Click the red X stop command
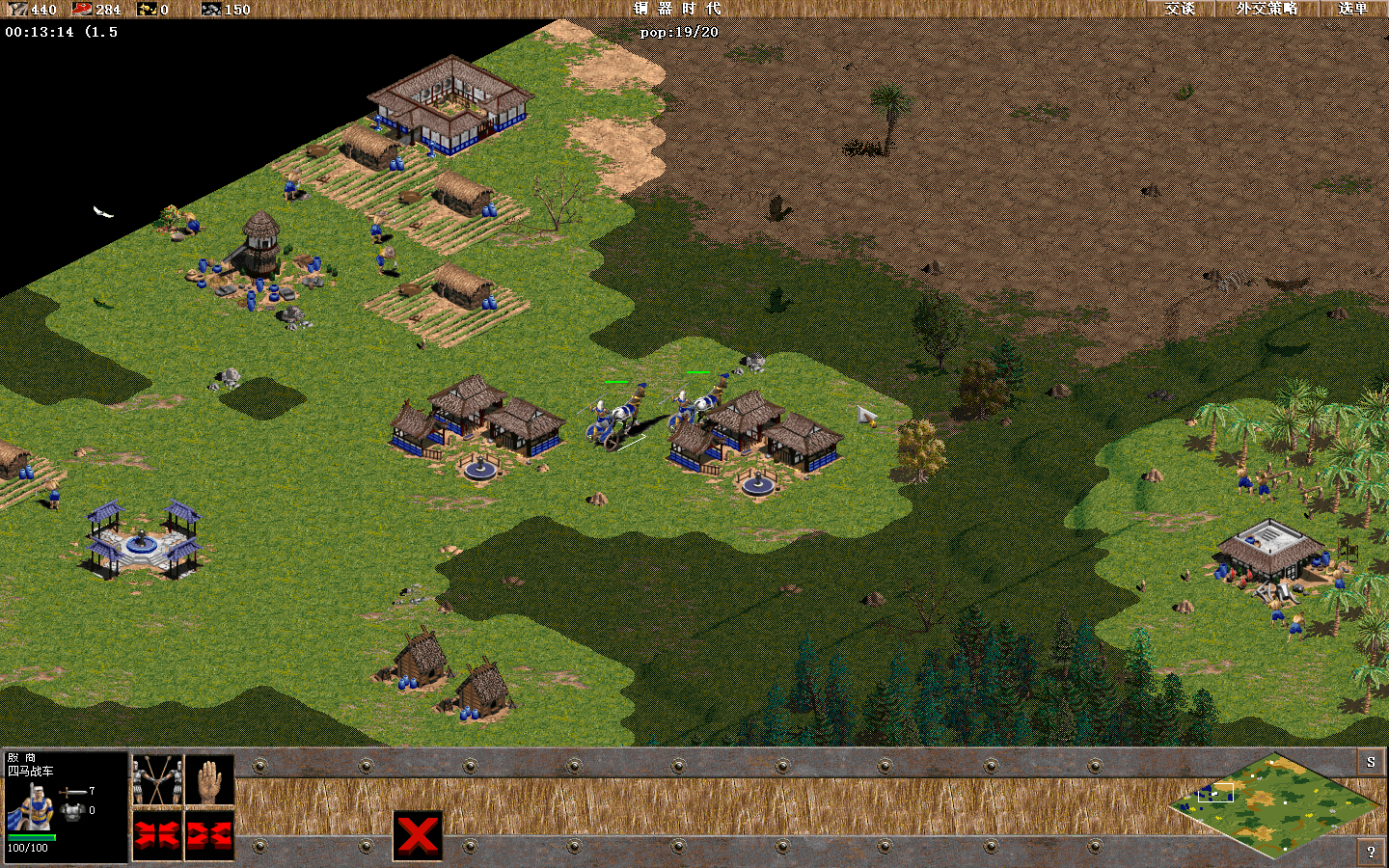This screenshot has width=1389, height=868. (417, 836)
